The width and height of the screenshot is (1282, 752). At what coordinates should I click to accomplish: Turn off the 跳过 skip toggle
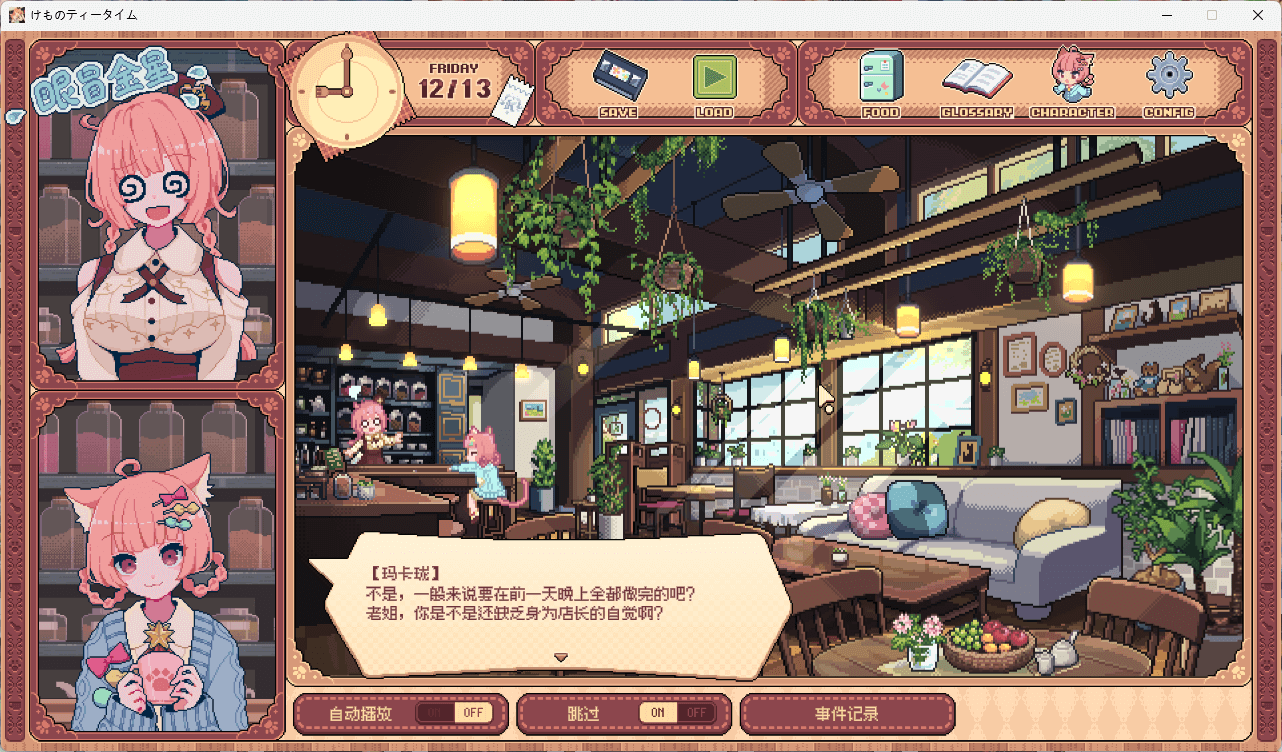click(697, 712)
